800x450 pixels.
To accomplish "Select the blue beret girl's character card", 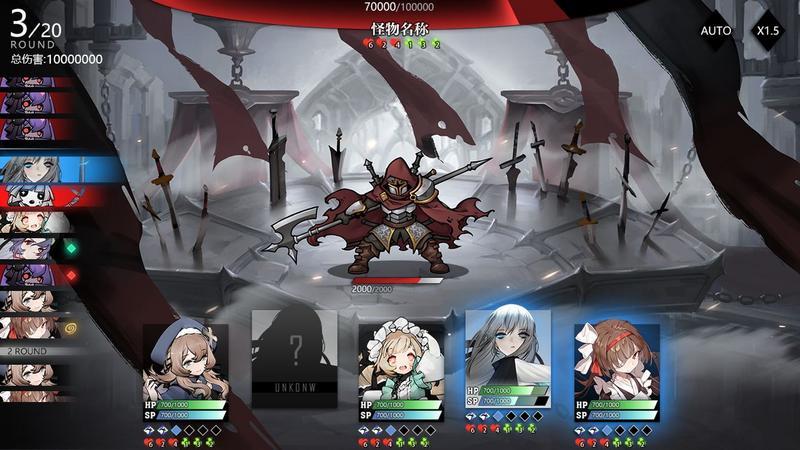I will coord(185,365).
